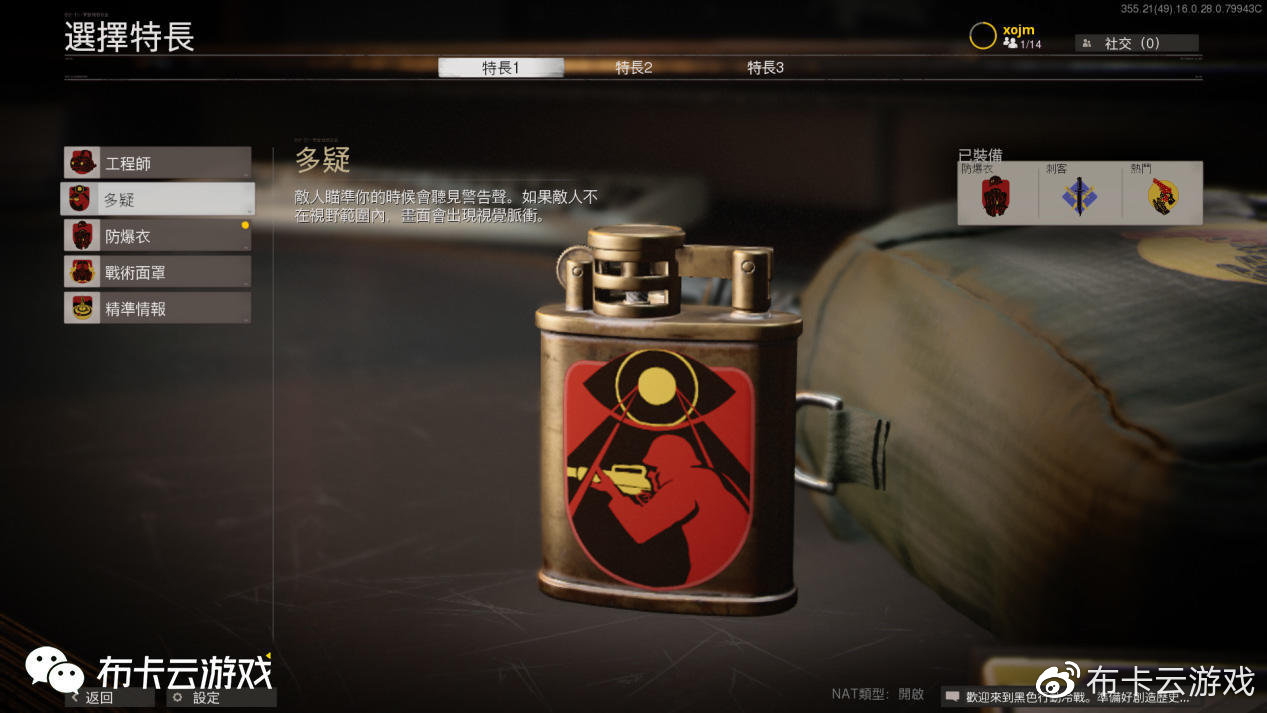The height and width of the screenshot is (713, 1267).
Task: Pick the 防爆衣 perk from the list
Action: point(157,236)
